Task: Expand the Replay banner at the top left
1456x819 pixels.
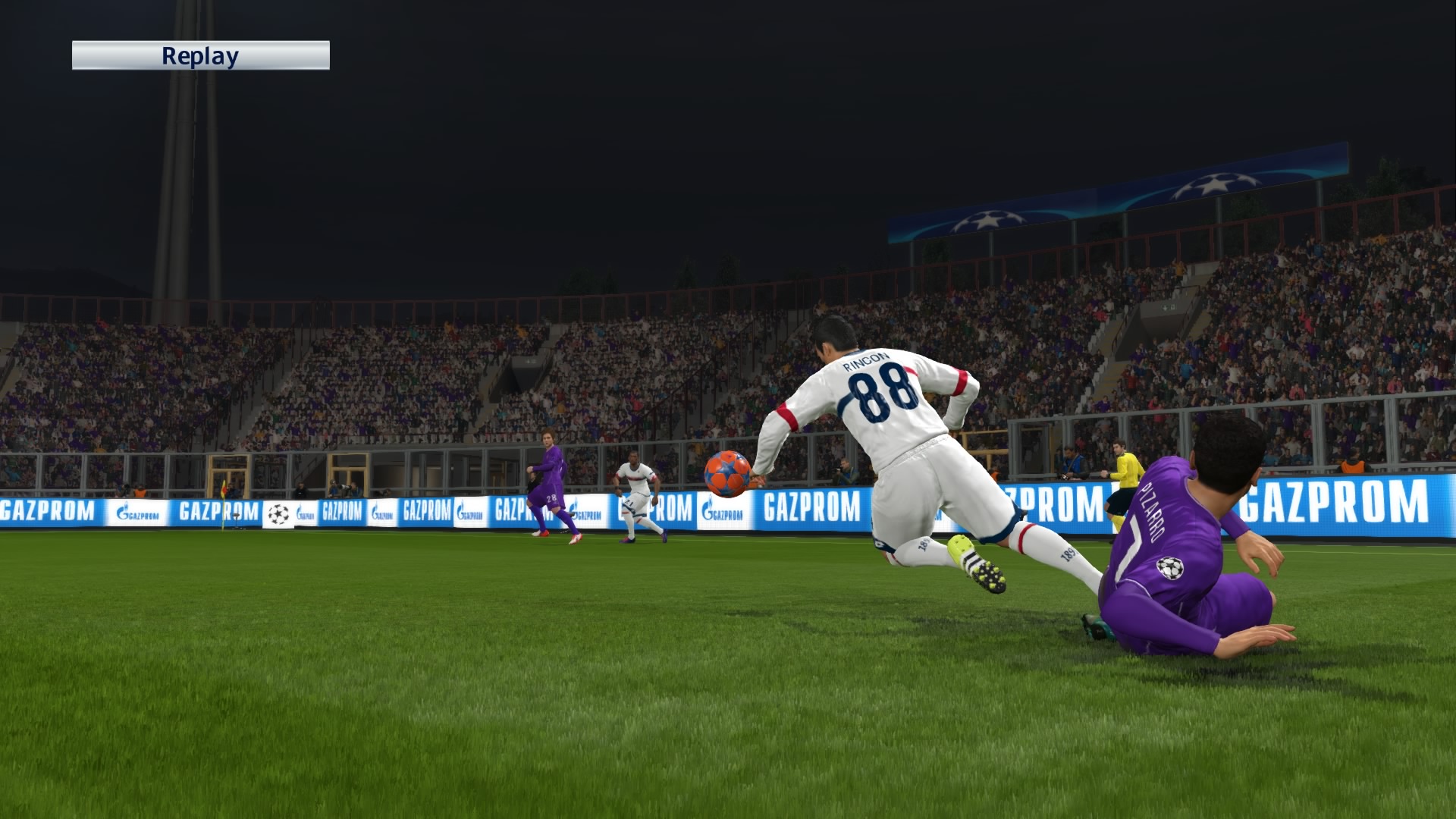Action: pyautogui.click(x=201, y=55)
